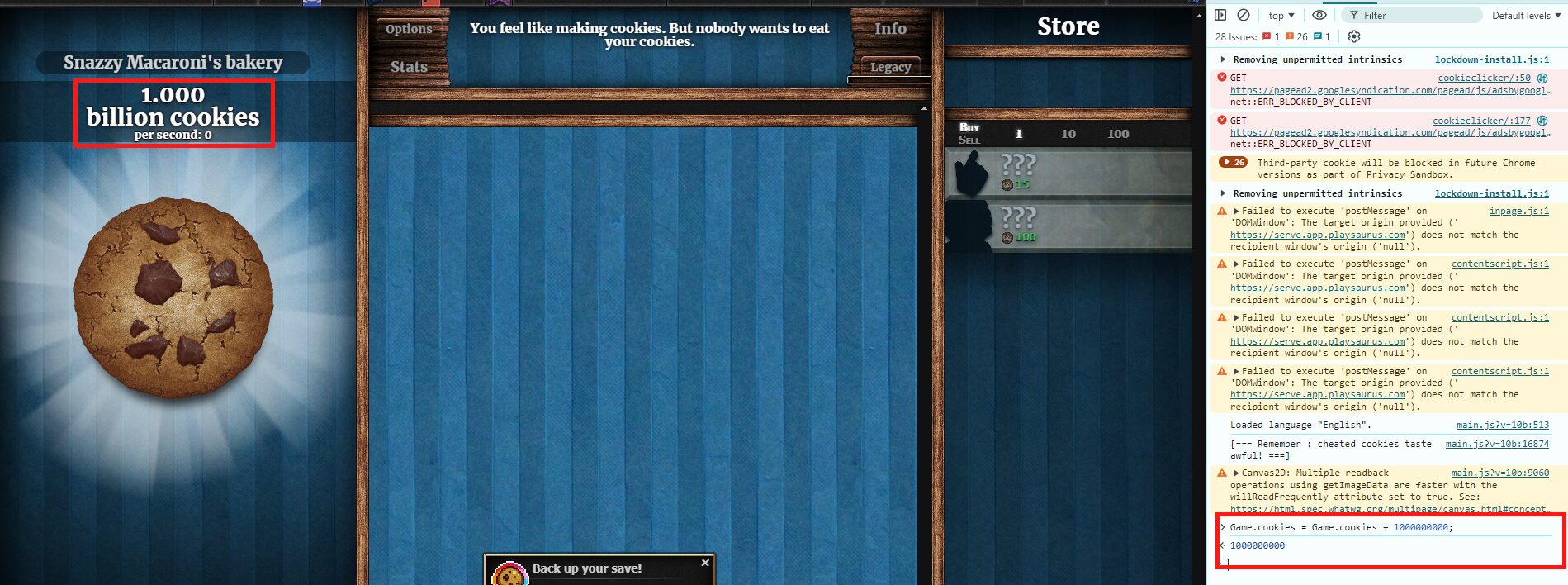
Task: Open the Options menu
Action: click(x=409, y=29)
